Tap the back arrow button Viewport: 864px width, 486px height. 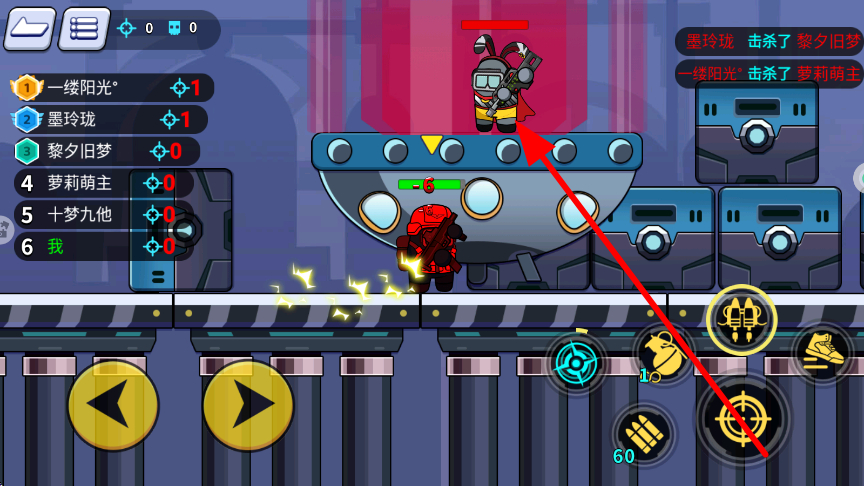point(30,29)
